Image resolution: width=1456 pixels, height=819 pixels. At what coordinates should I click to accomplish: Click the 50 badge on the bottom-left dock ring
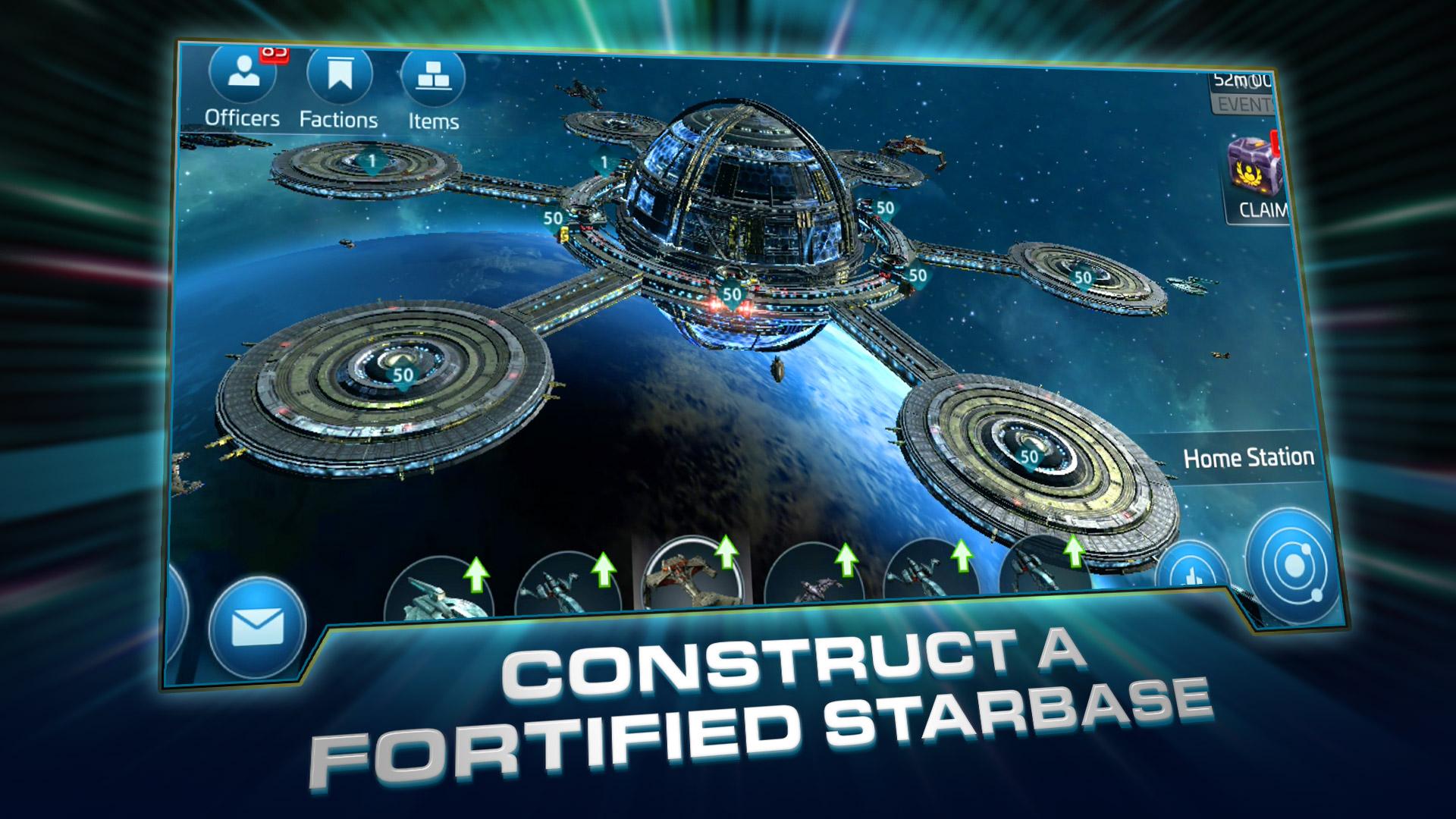point(403,374)
